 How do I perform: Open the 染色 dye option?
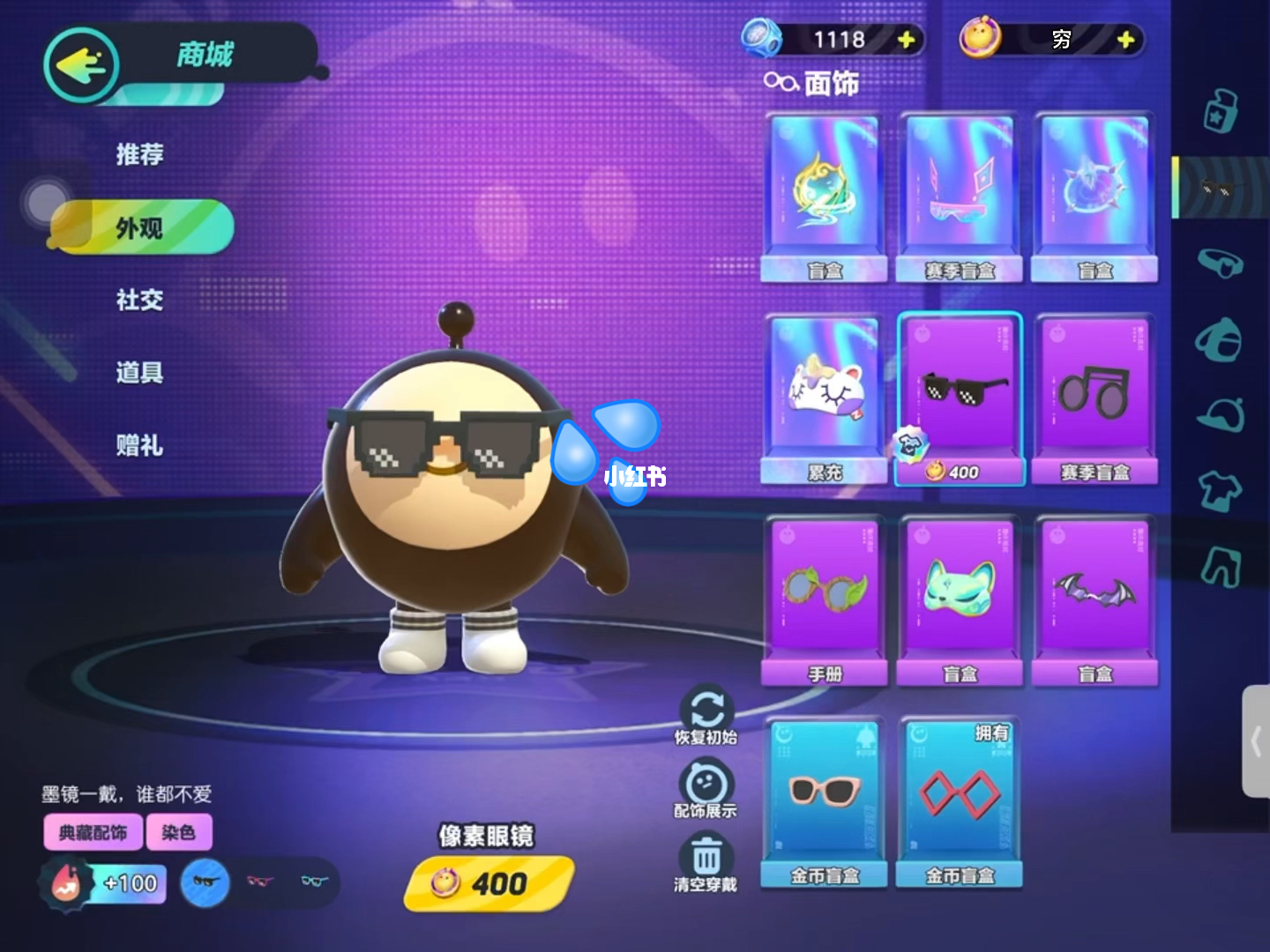point(178,832)
